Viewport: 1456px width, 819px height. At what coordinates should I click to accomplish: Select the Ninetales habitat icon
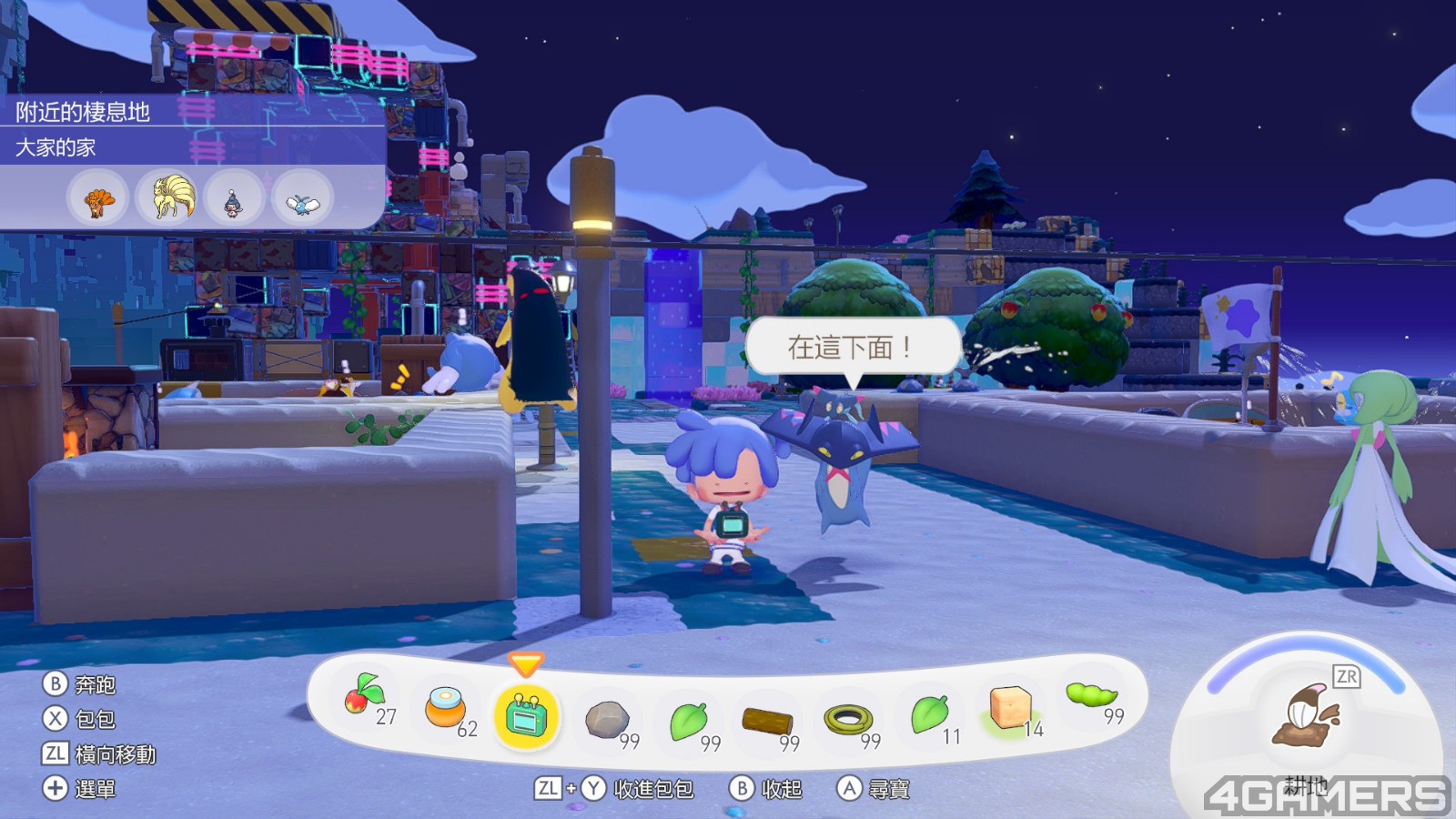coord(167,198)
